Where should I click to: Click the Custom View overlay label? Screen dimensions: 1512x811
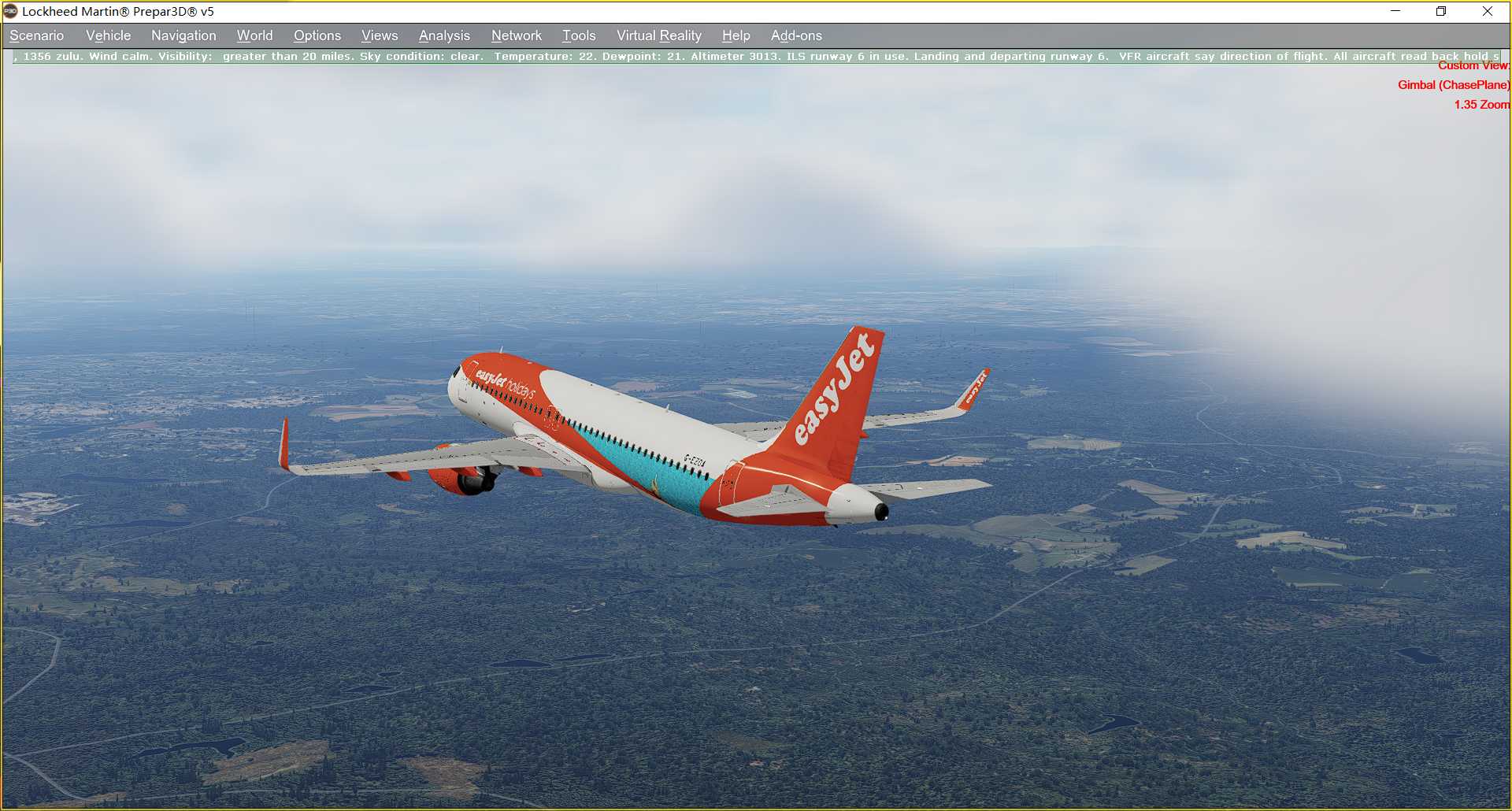[x=1474, y=66]
